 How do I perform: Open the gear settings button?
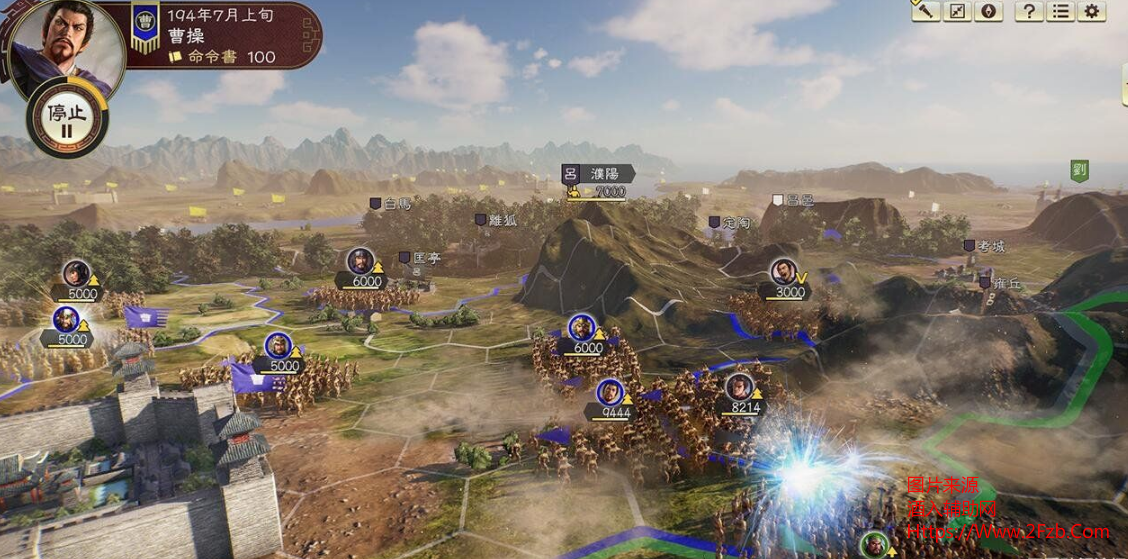(x=1092, y=11)
